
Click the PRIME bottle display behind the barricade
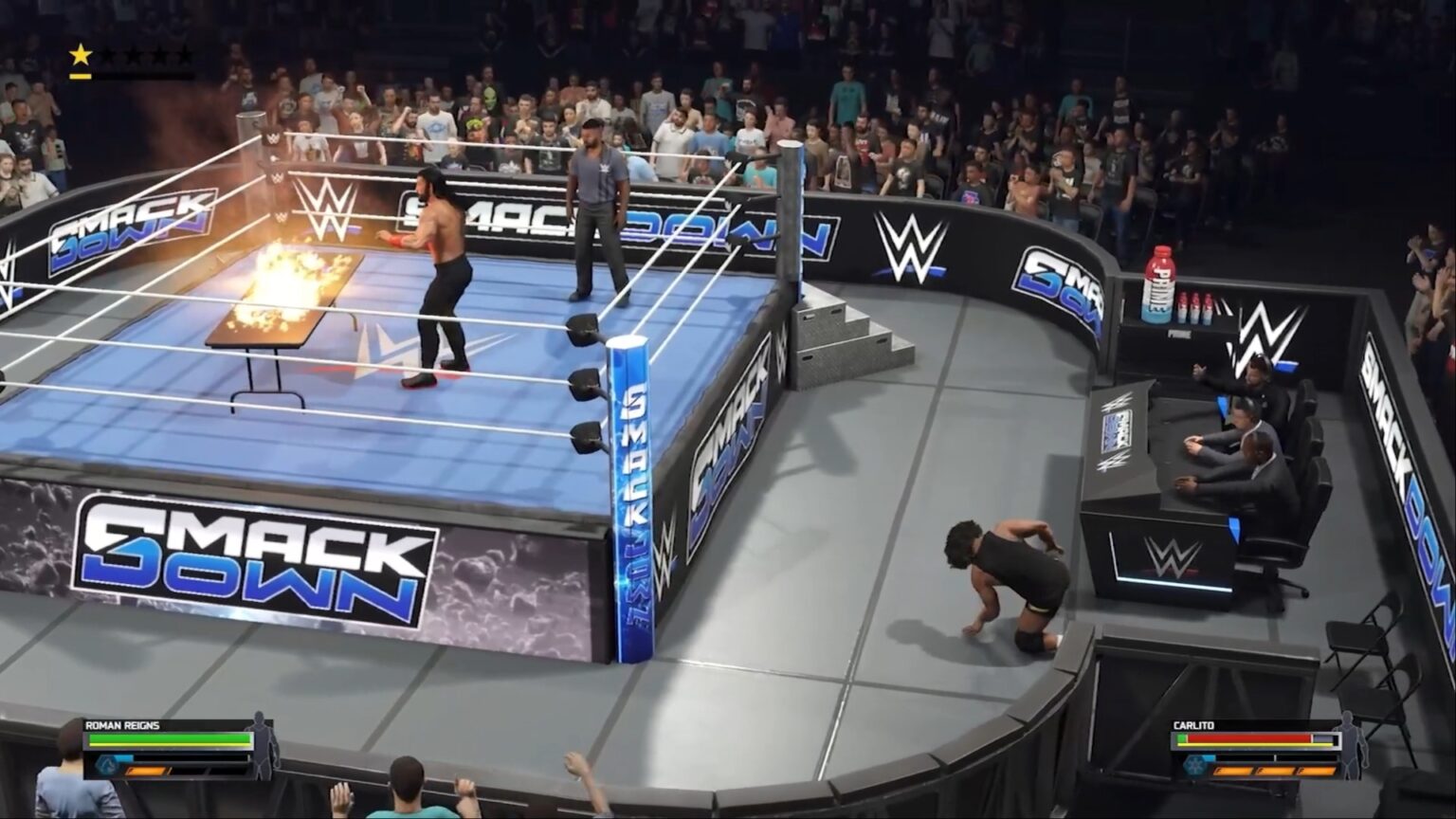coord(1157,284)
